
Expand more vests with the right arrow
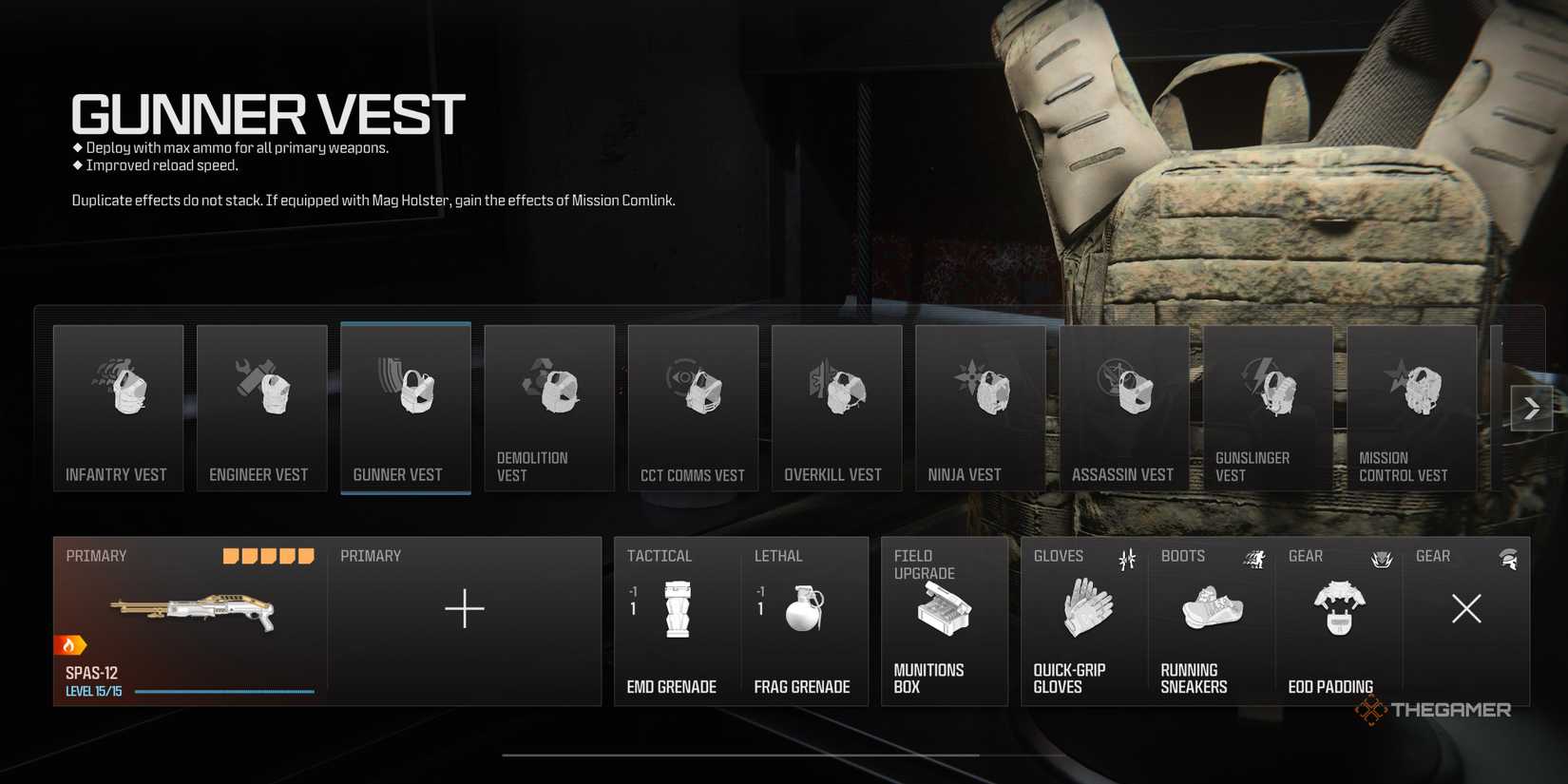point(1531,407)
